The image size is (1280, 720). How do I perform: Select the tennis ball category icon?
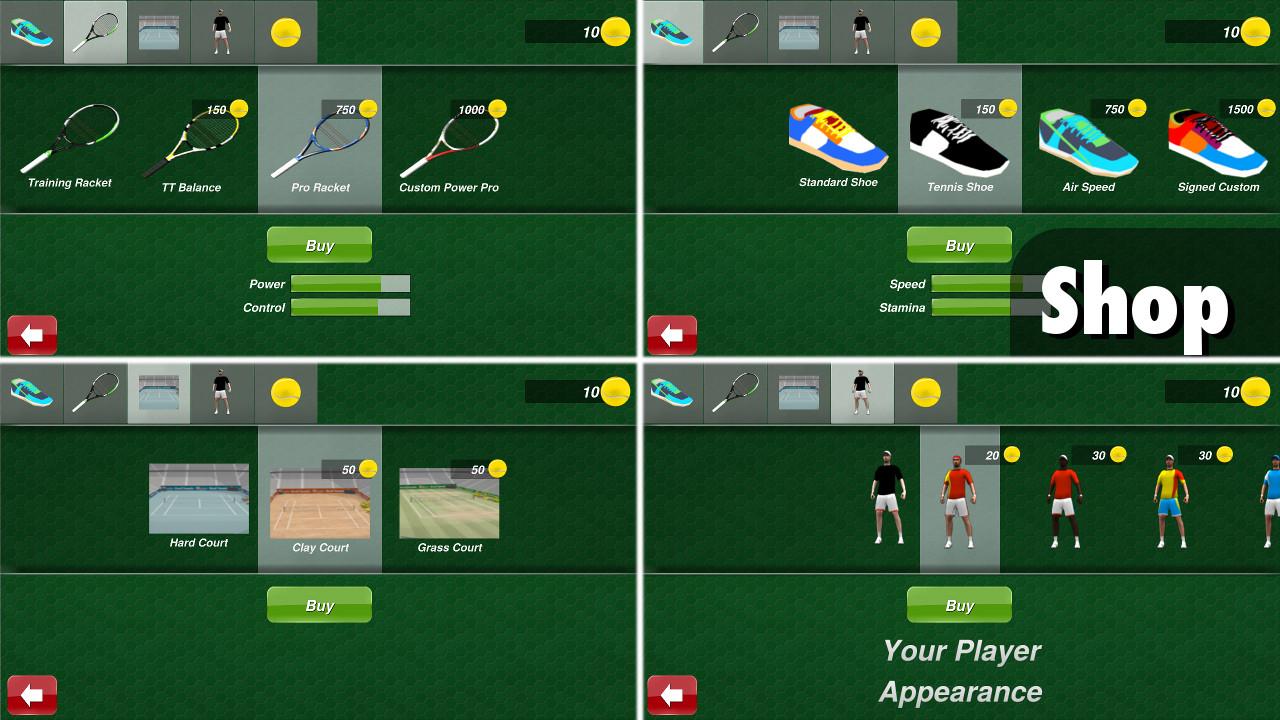pos(285,31)
